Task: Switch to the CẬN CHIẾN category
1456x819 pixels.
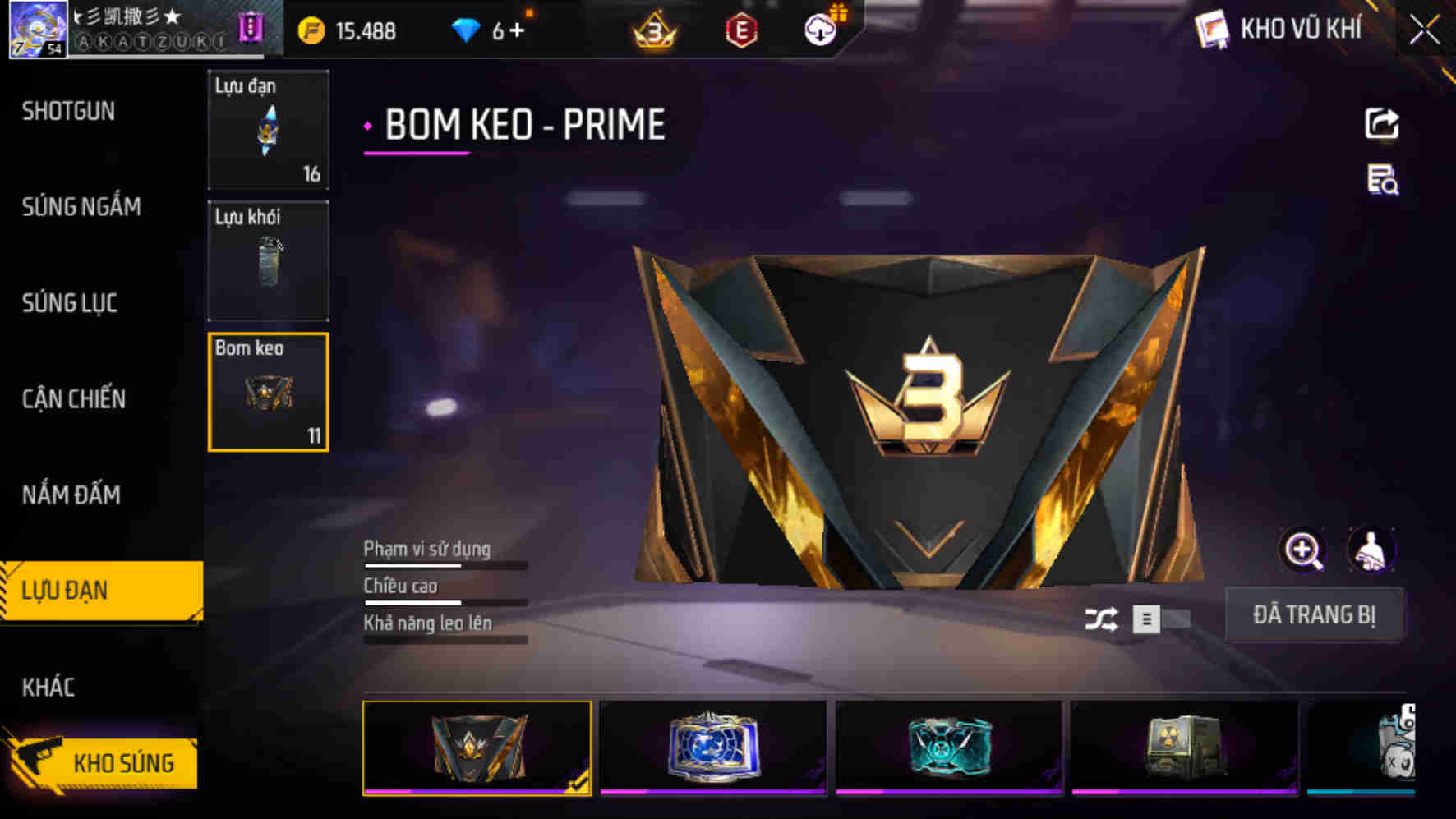Action: pyautogui.click(x=74, y=399)
